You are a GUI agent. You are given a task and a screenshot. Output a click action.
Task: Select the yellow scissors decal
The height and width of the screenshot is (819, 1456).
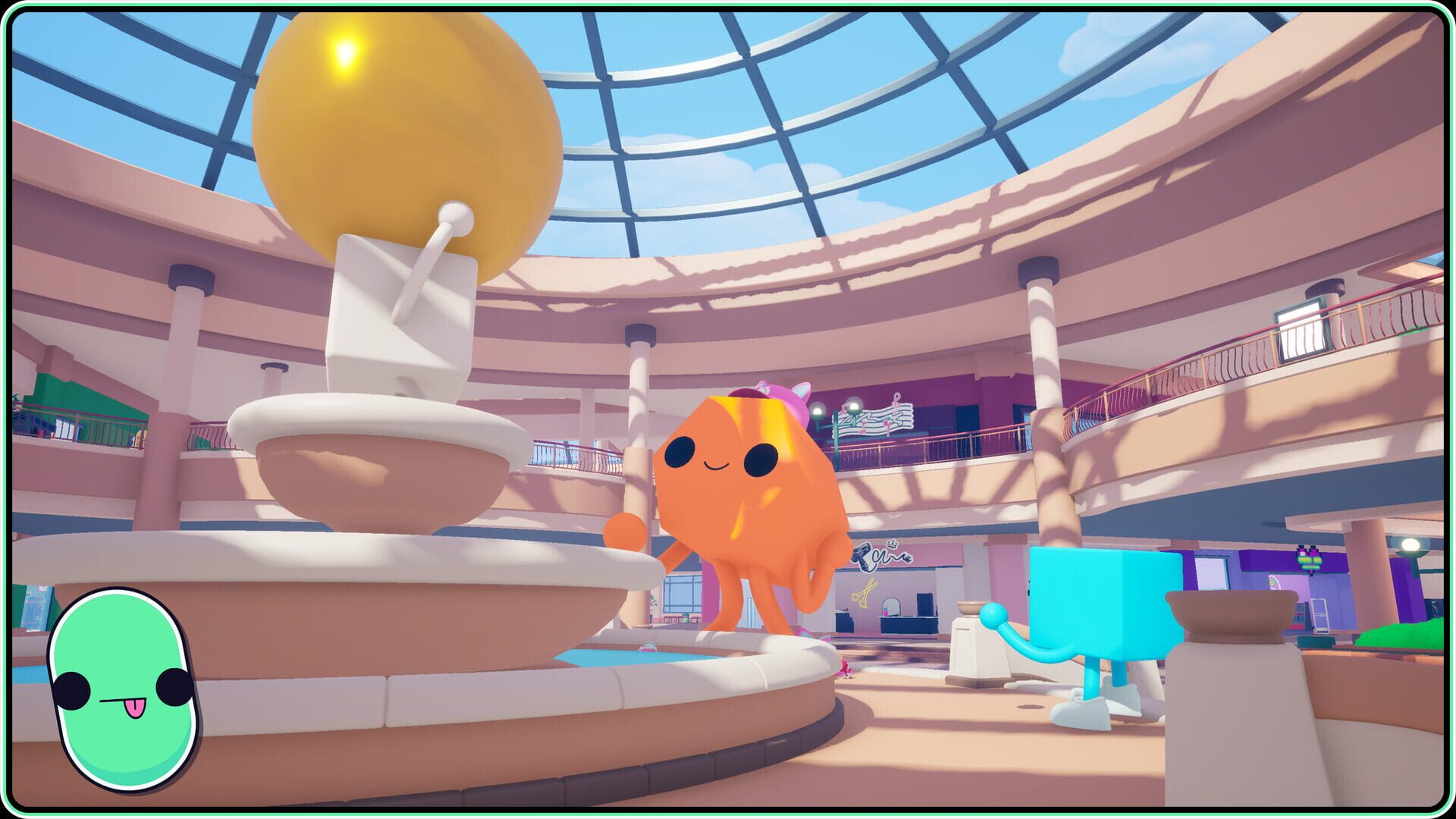click(865, 592)
